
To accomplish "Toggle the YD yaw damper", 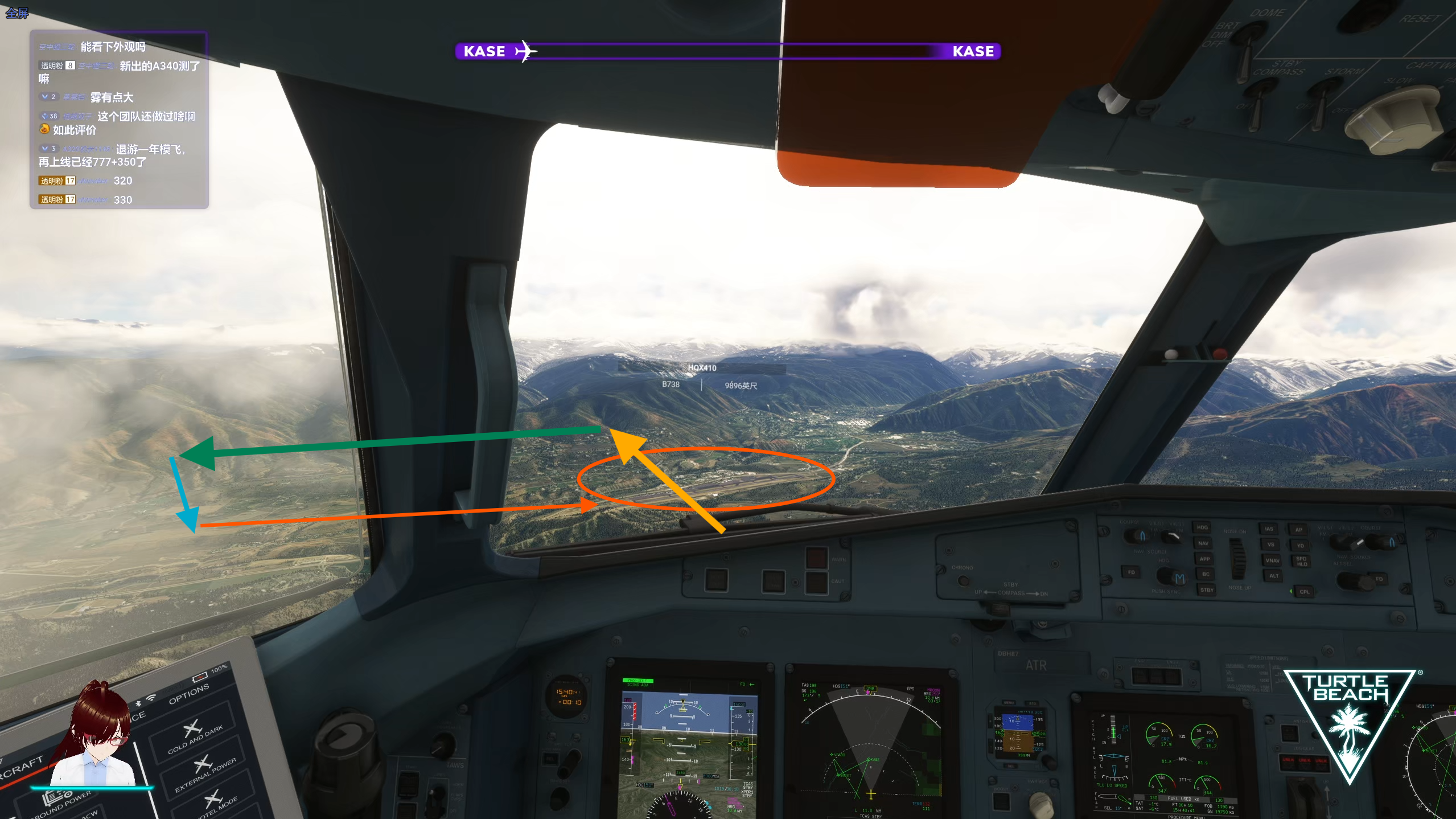I will click(1300, 546).
